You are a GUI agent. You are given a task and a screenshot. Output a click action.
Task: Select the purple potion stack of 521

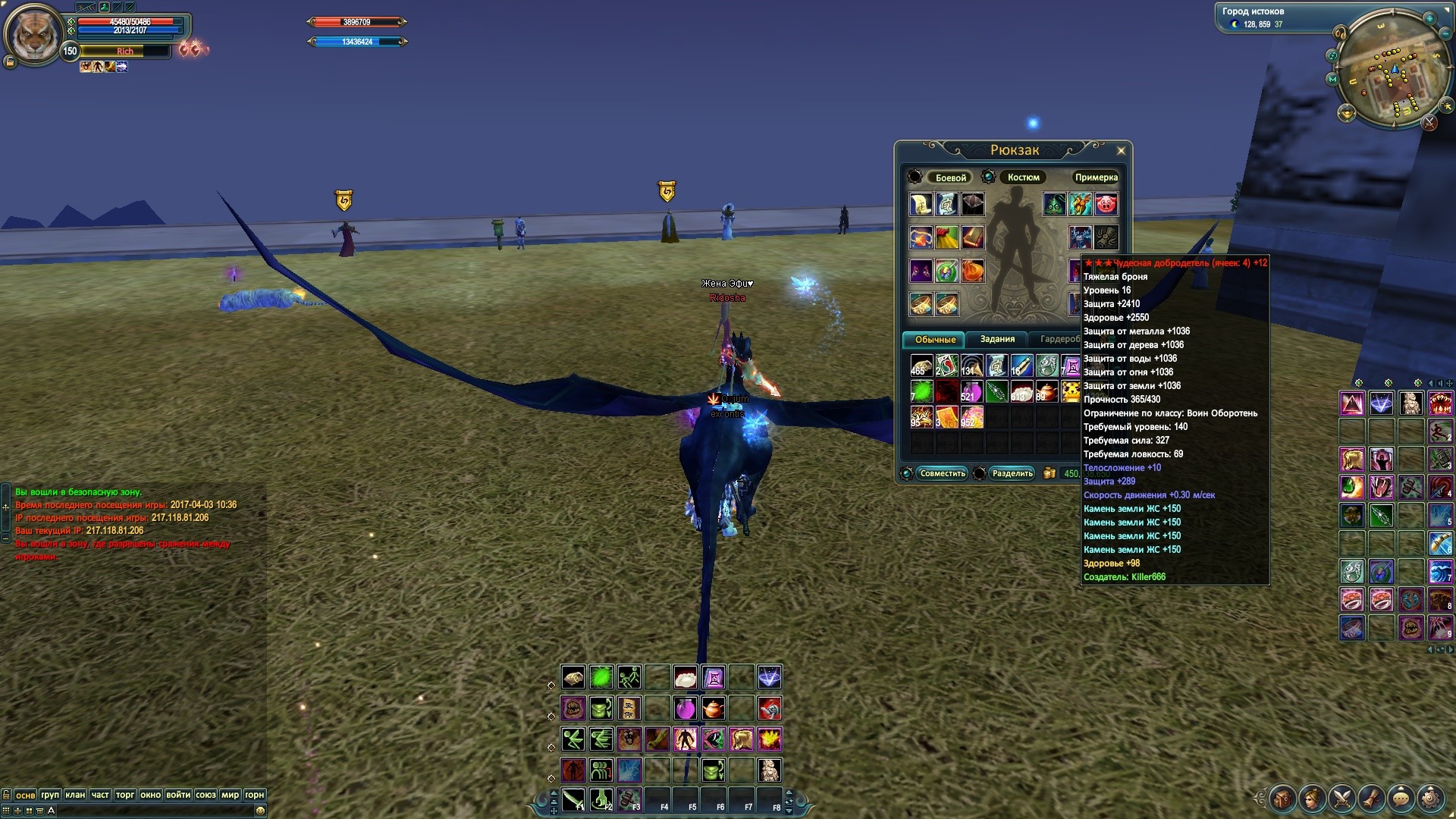click(971, 391)
